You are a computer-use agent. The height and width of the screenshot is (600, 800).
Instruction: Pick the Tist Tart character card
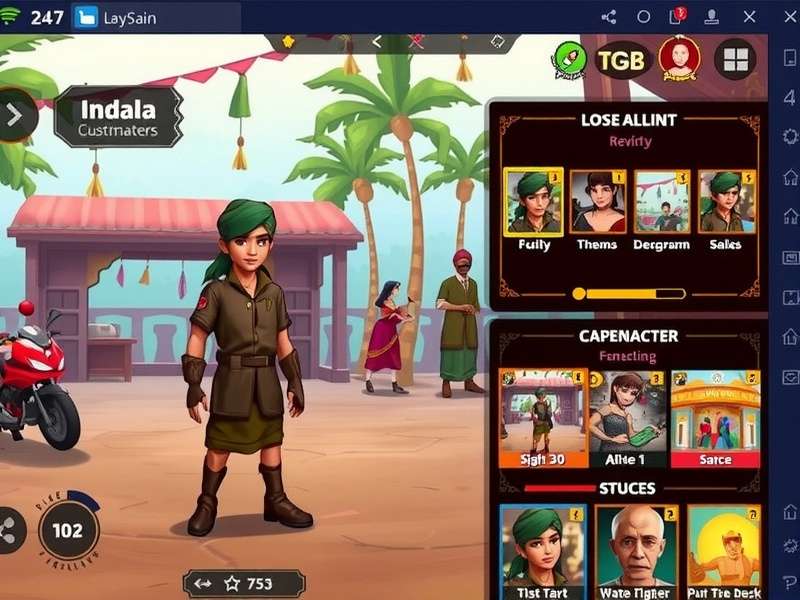tap(542, 550)
